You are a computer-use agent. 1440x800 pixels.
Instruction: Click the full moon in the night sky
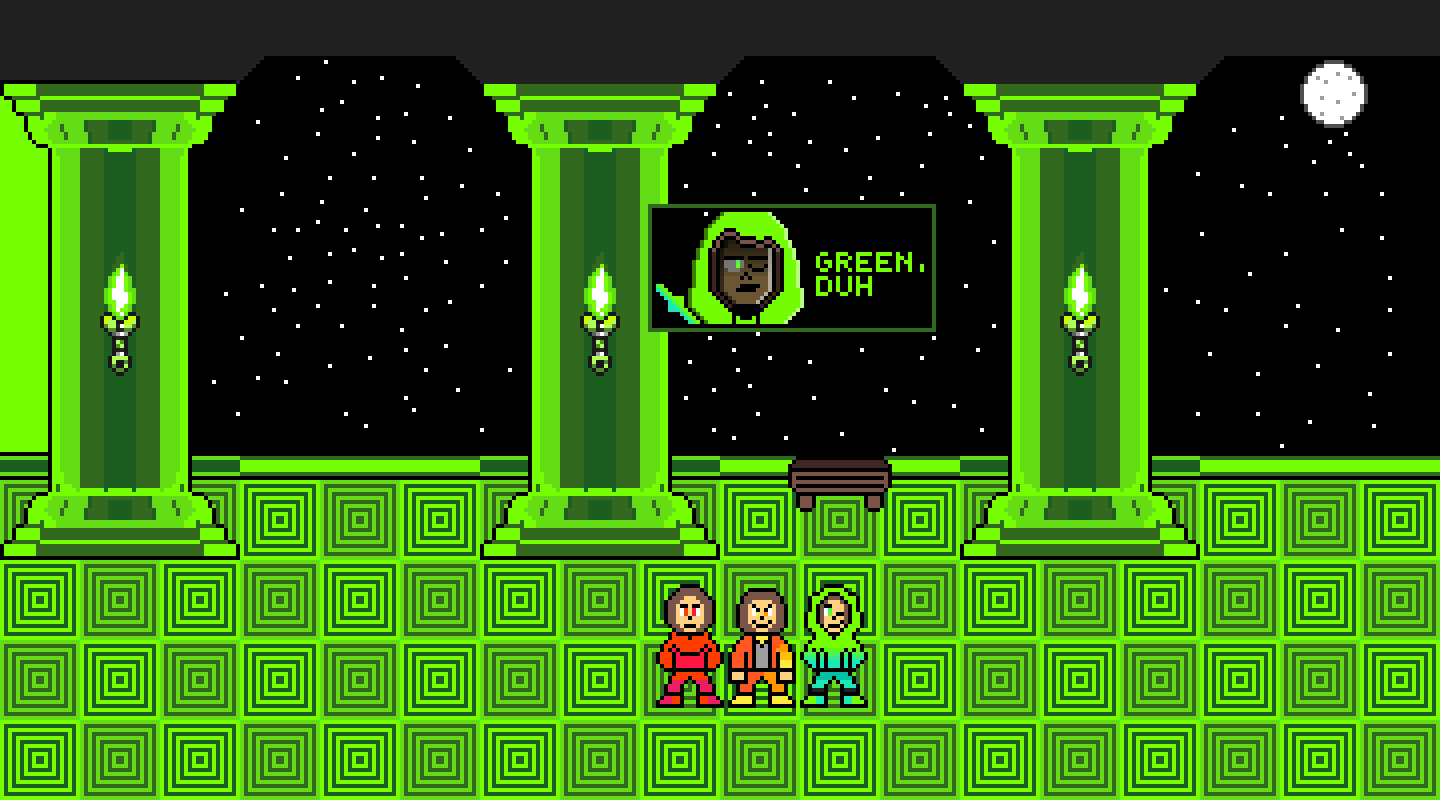(1334, 92)
